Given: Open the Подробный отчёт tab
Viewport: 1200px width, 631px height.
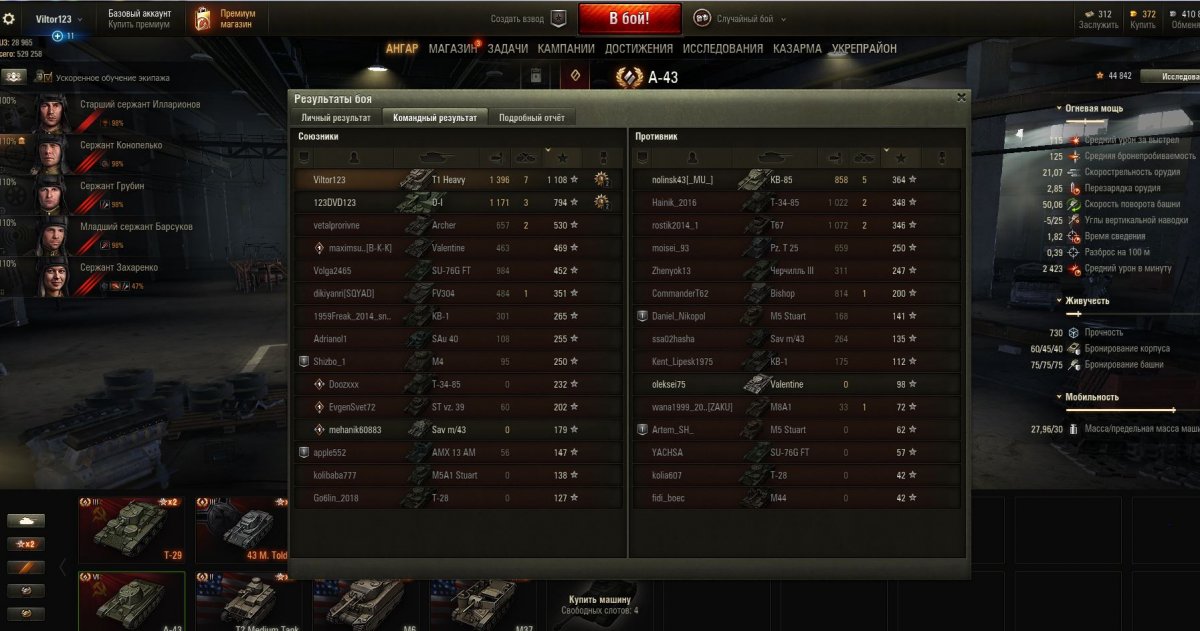Looking at the screenshot, I should tap(532, 118).
